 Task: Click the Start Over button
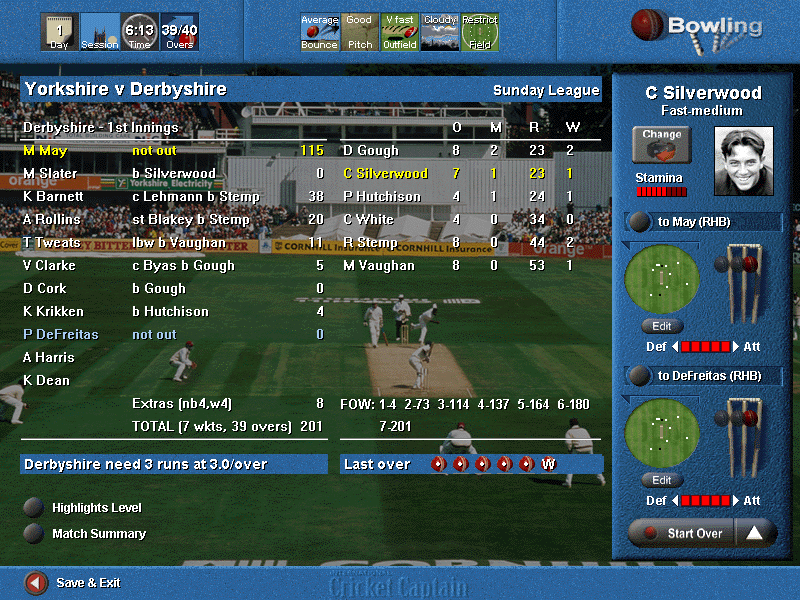point(683,533)
